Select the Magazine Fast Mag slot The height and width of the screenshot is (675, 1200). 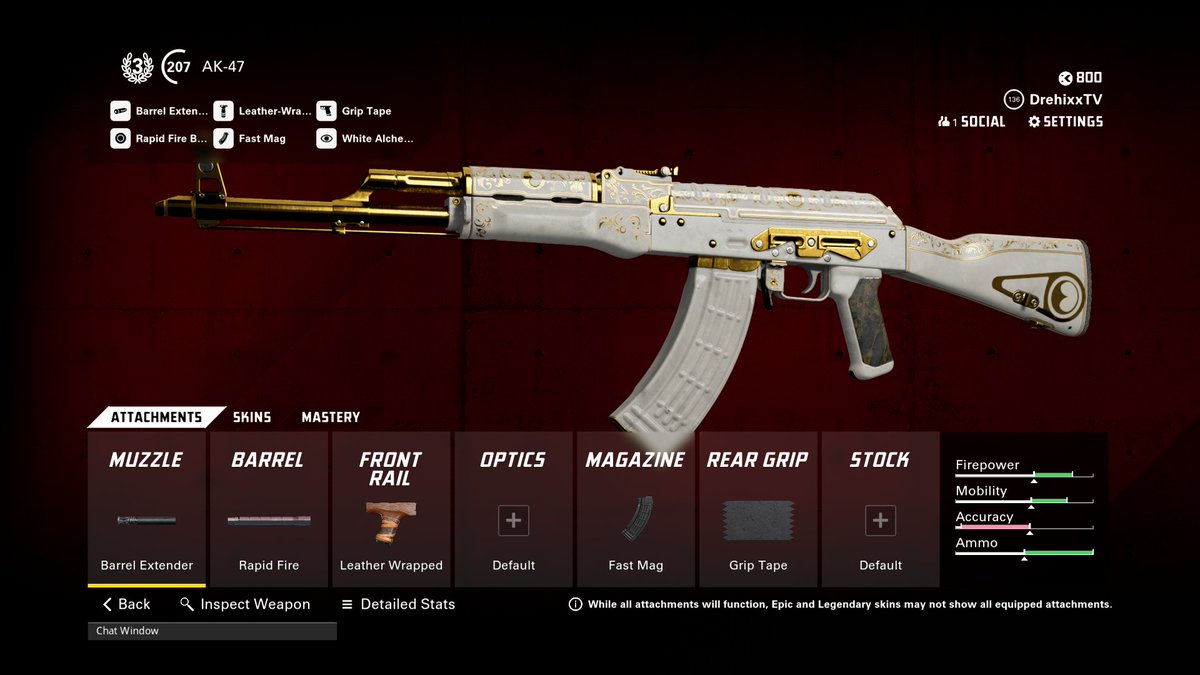tap(636, 510)
